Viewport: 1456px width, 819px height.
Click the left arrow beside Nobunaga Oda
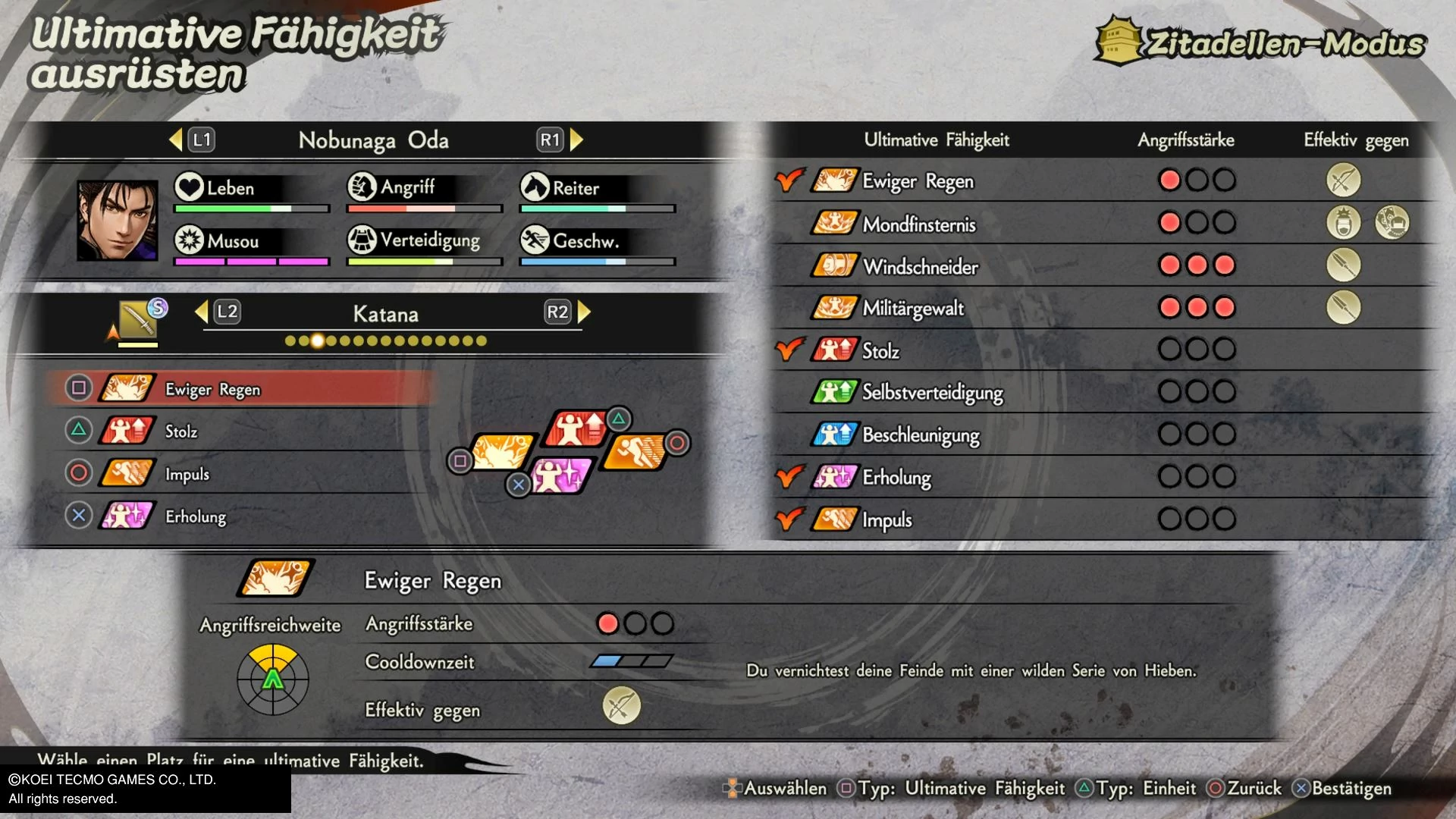[x=177, y=140]
